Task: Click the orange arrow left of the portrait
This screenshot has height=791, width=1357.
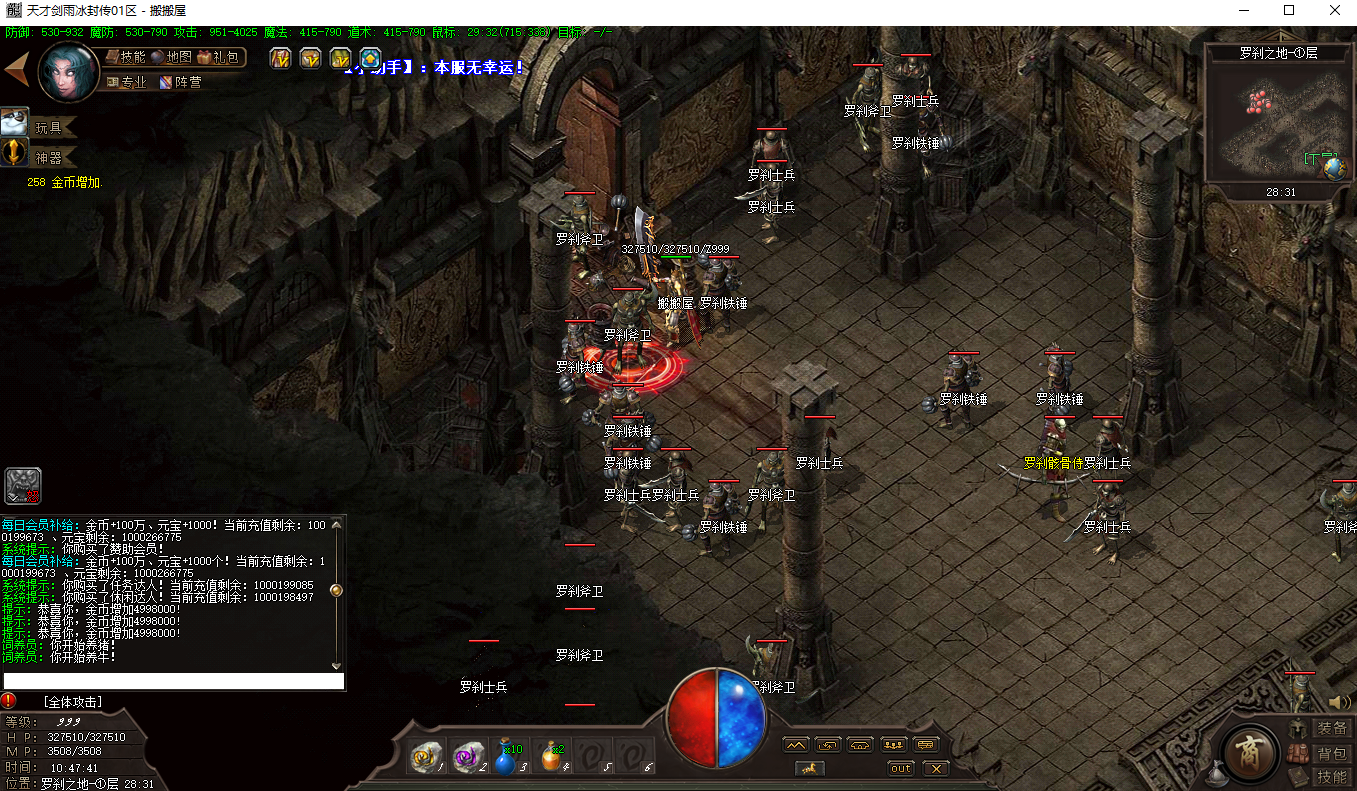Action: tap(17, 70)
